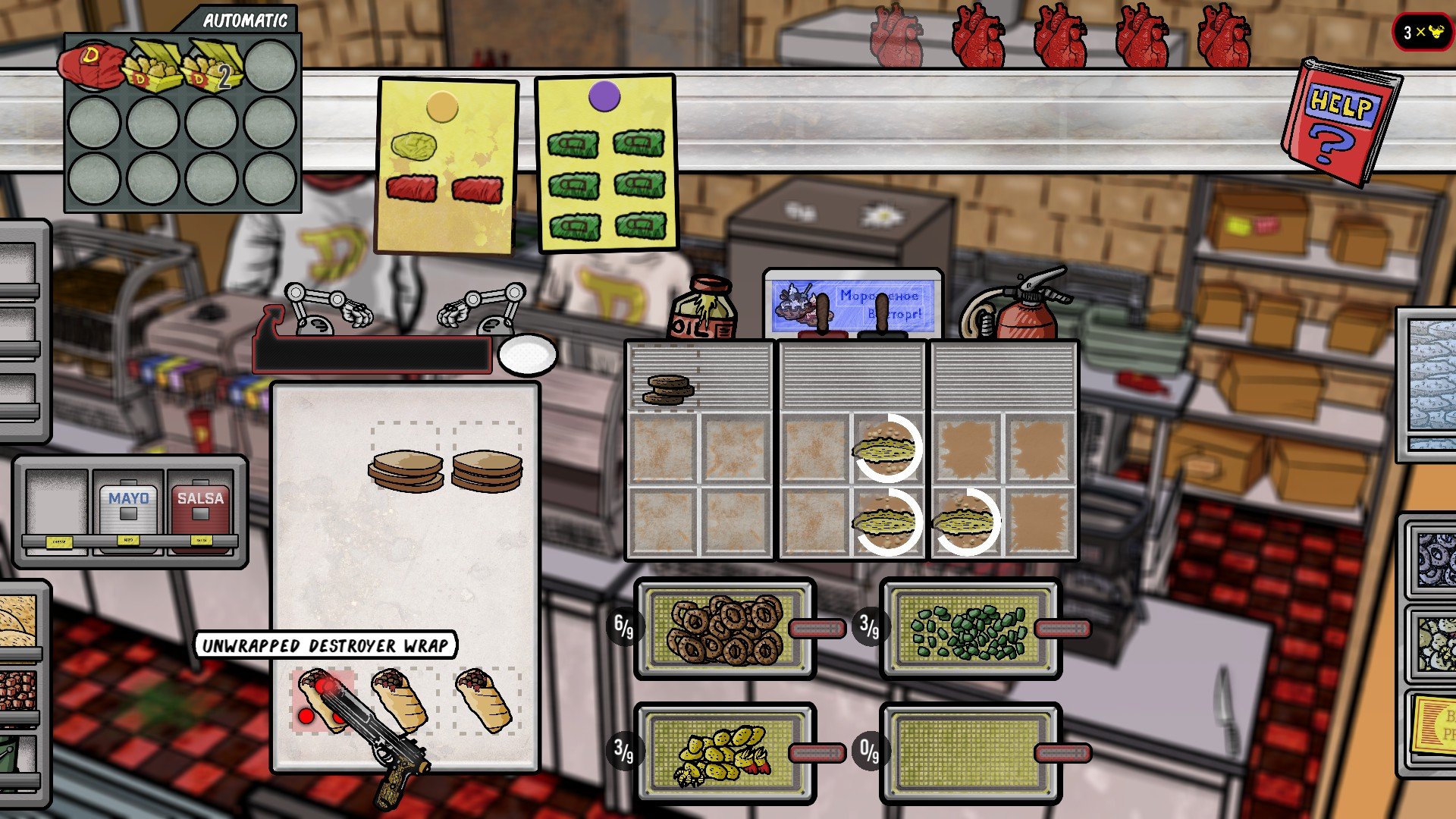The height and width of the screenshot is (819, 1456).
Task: Select the onion rings fryer basket
Action: pos(726,629)
